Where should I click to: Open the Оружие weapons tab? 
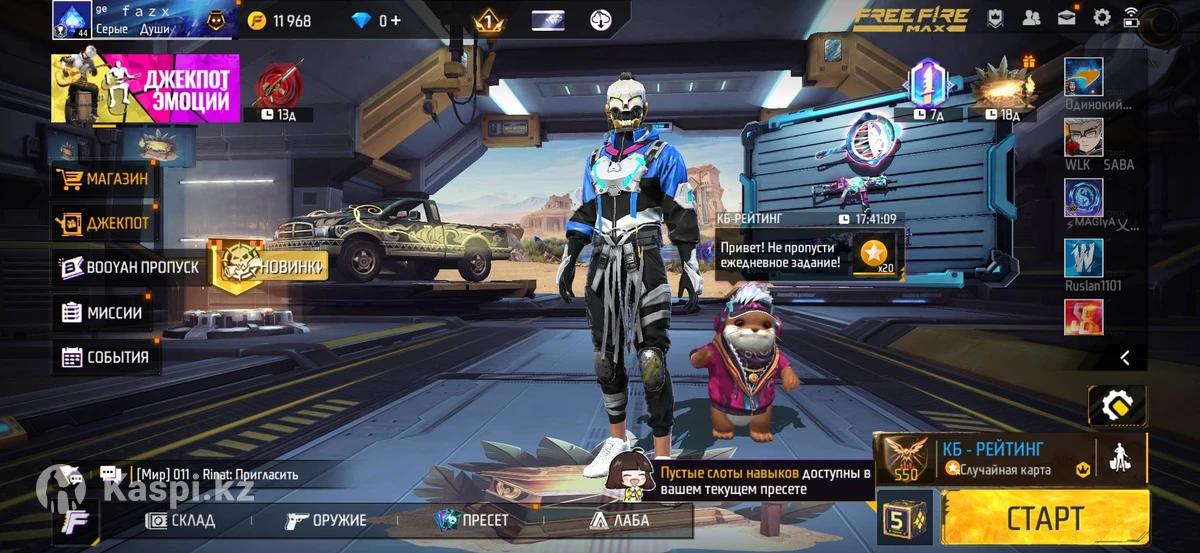coord(325,520)
